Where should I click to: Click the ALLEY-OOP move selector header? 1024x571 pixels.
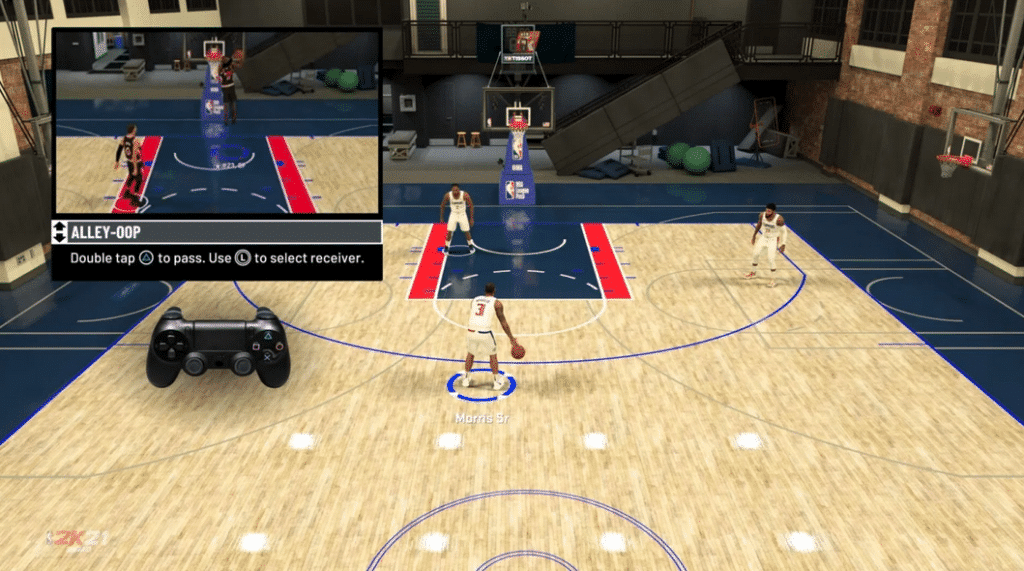tap(216, 233)
